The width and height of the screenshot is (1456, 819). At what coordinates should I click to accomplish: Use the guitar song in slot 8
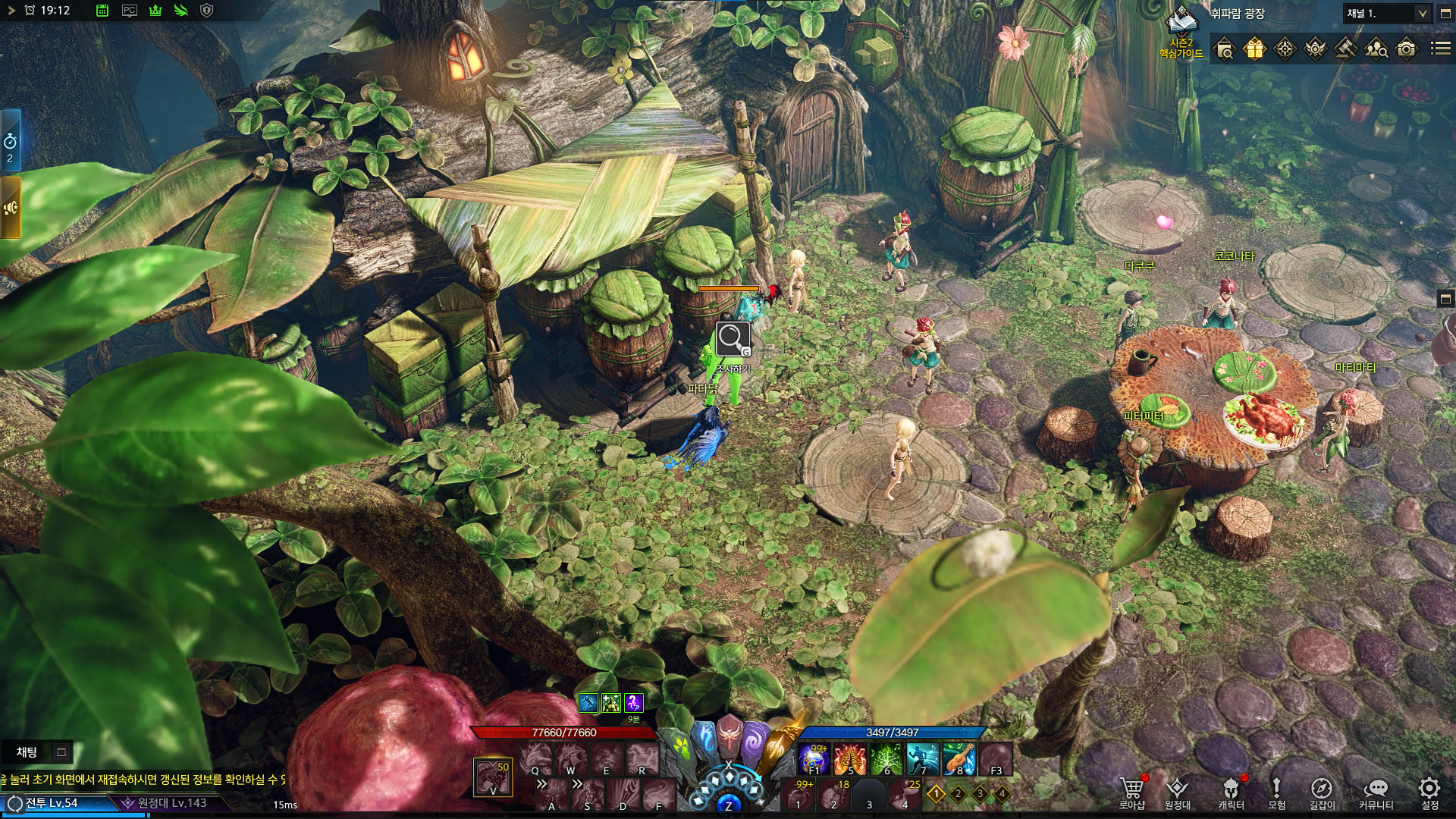click(959, 759)
